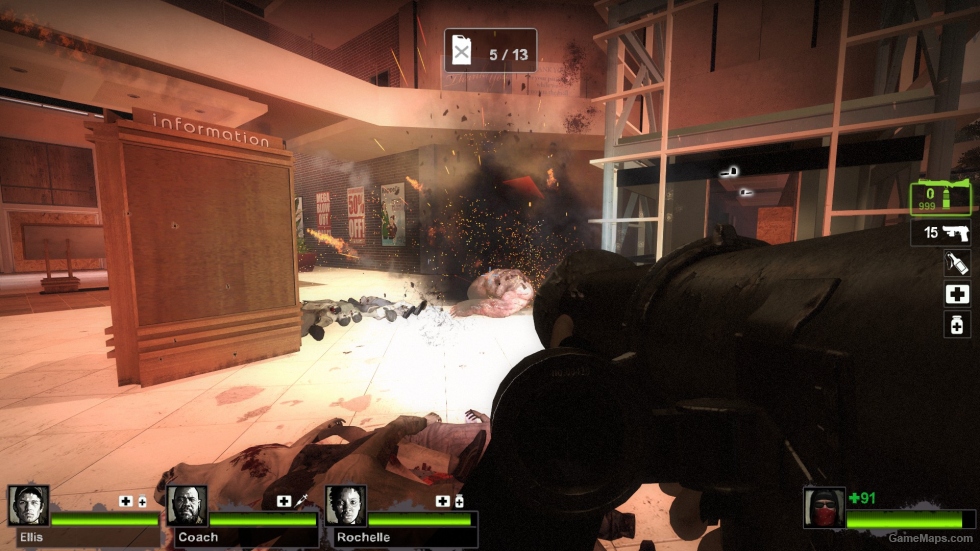Image resolution: width=980 pixels, height=551 pixels.
Task: Click your own masked character portrait
Action: pos(823,508)
